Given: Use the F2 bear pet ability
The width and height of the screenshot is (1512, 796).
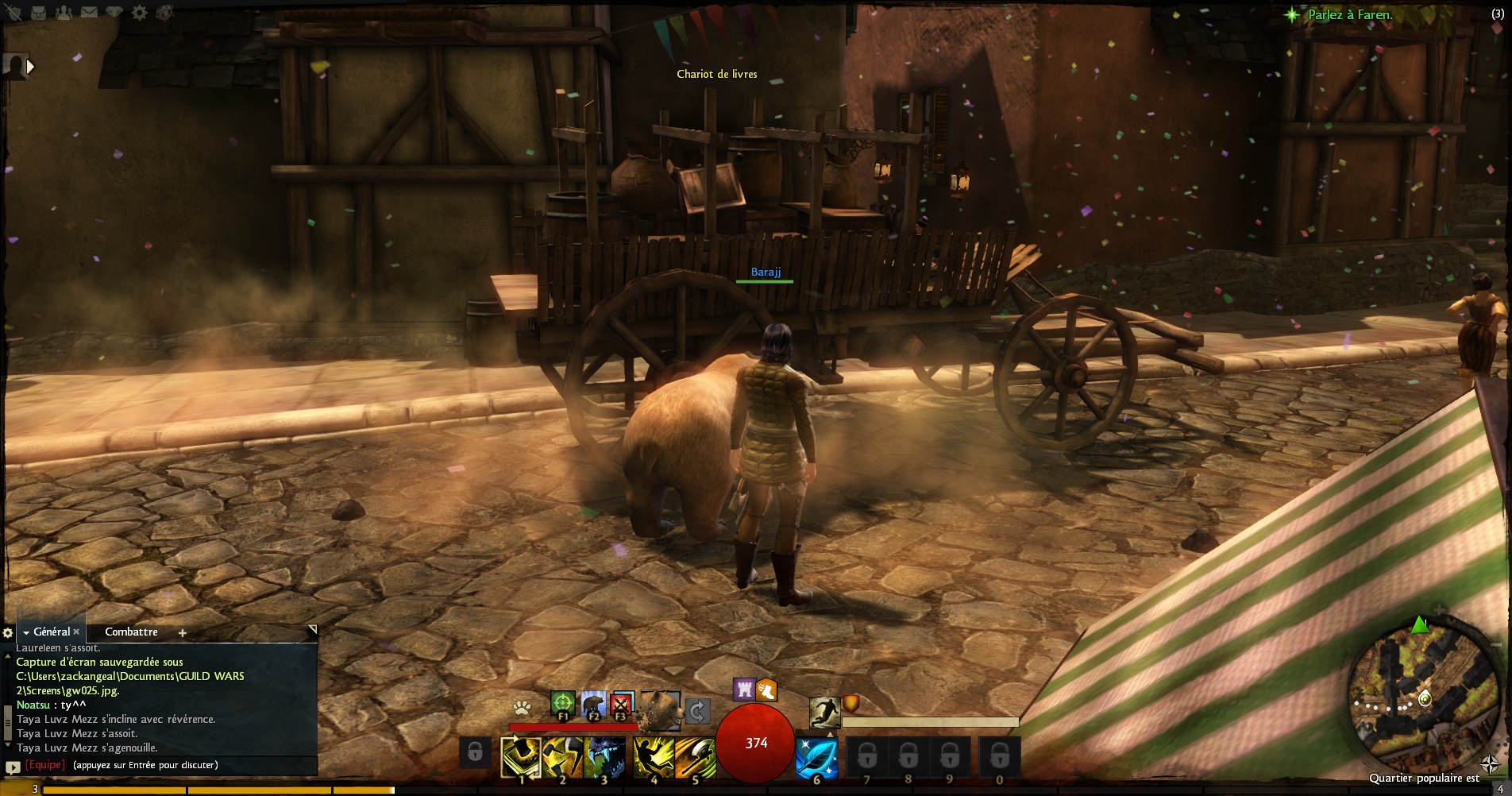Looking at the screenshot, I should [592, 704].
